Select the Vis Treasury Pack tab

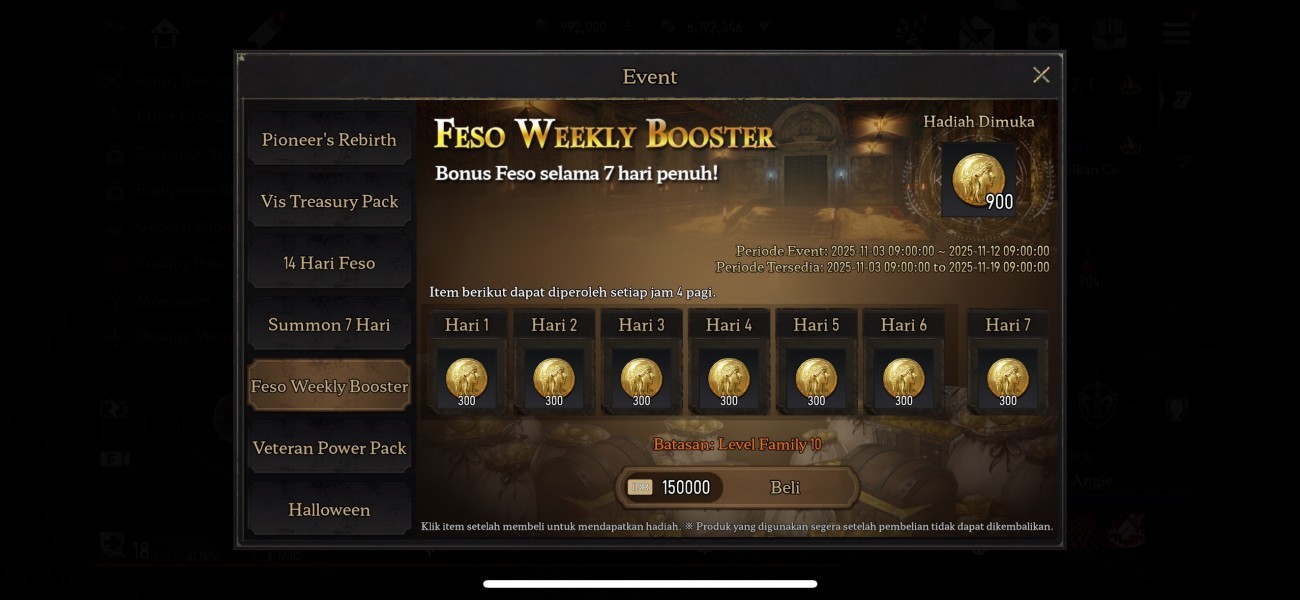329,202
